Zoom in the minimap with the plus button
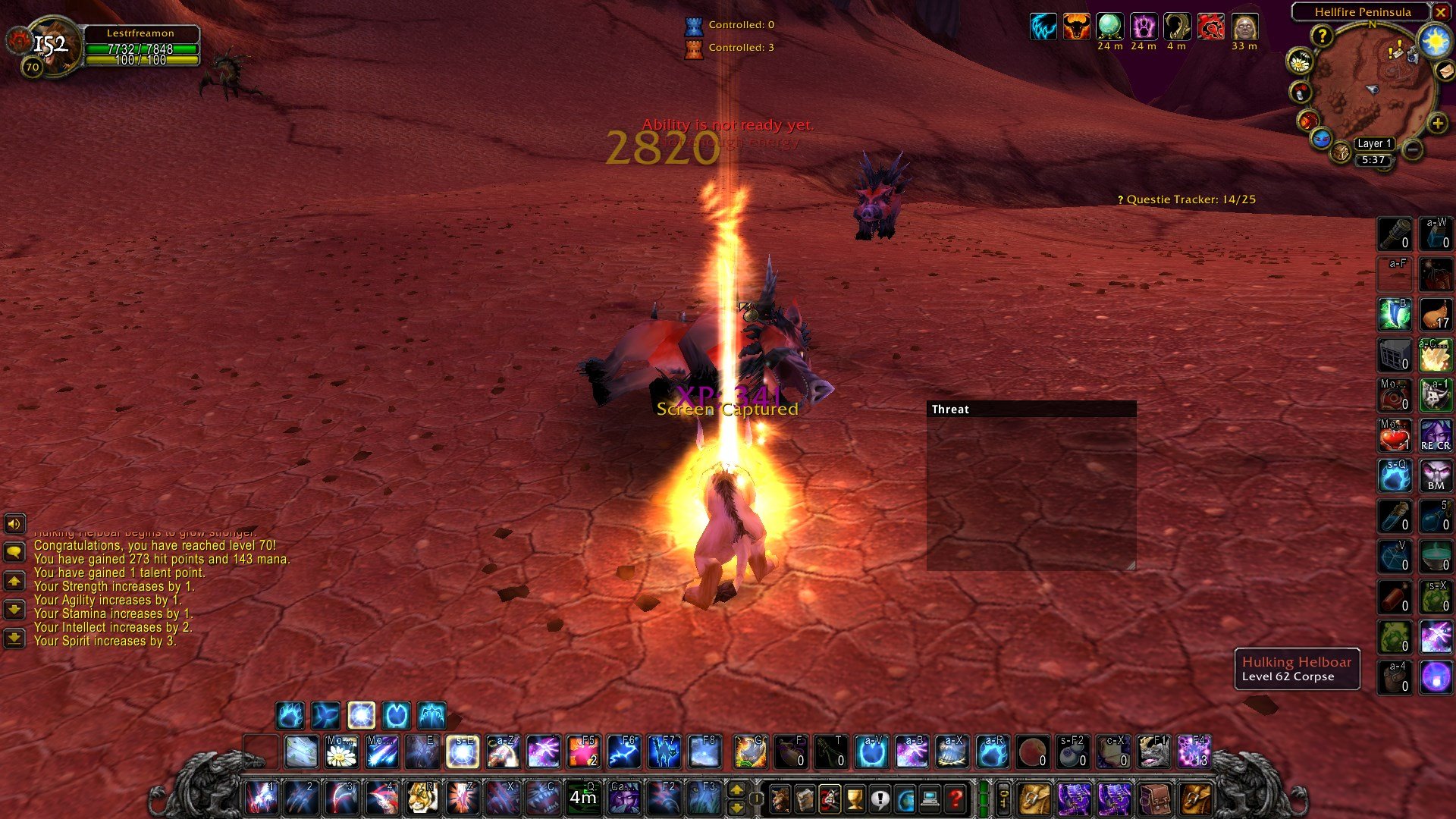Screen dimensions: 1456x819 pos(1437,124)
